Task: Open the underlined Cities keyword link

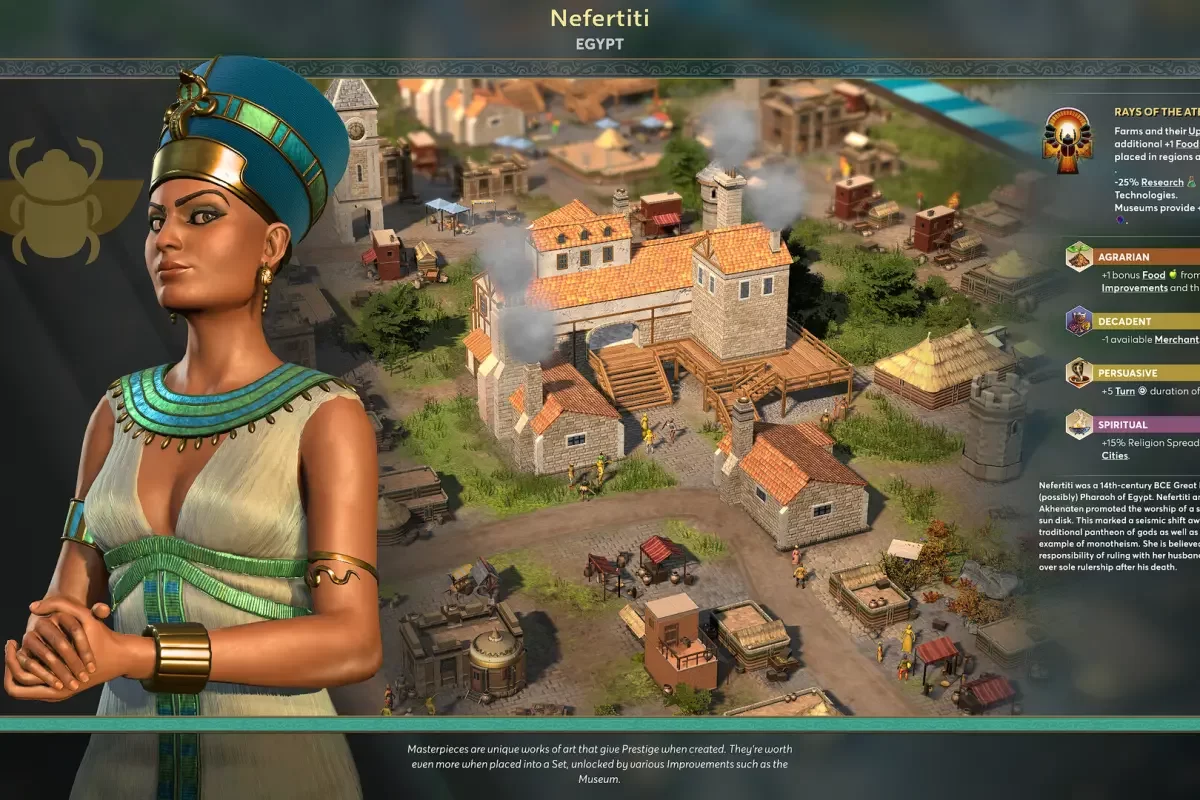Action: [x=1114, y=456]
